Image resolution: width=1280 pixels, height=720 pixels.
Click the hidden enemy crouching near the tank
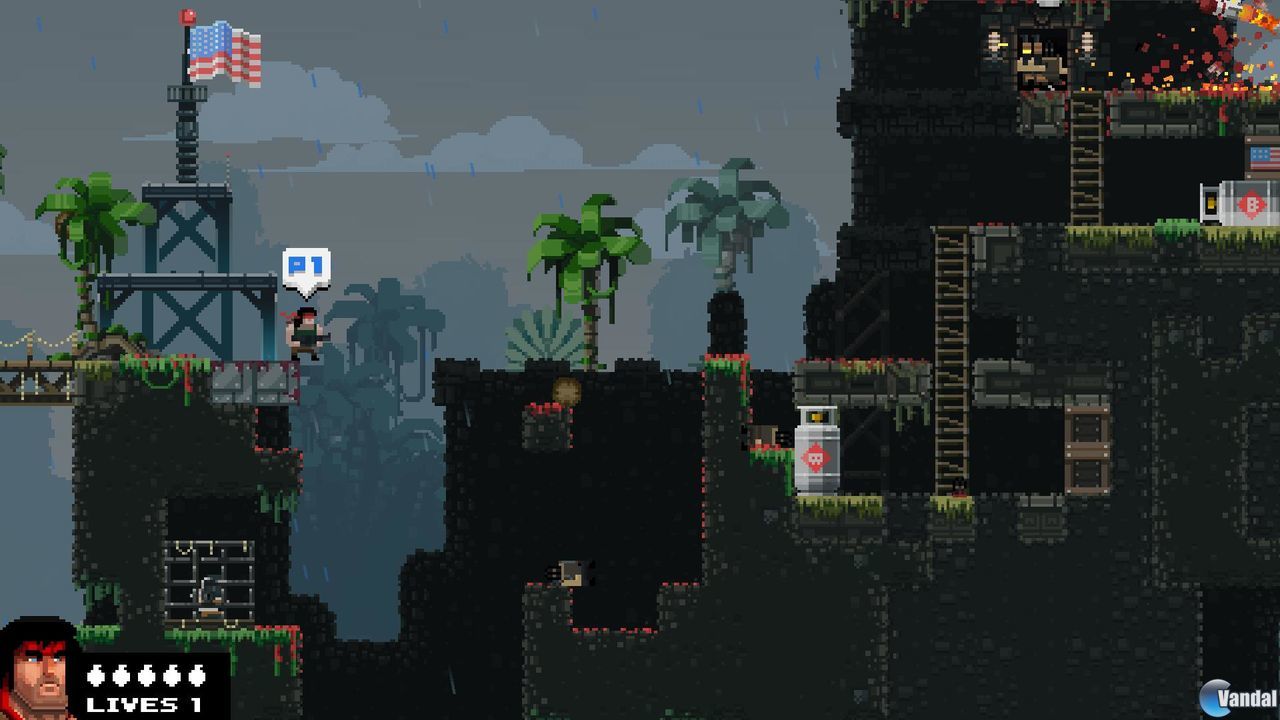[958, 488]
